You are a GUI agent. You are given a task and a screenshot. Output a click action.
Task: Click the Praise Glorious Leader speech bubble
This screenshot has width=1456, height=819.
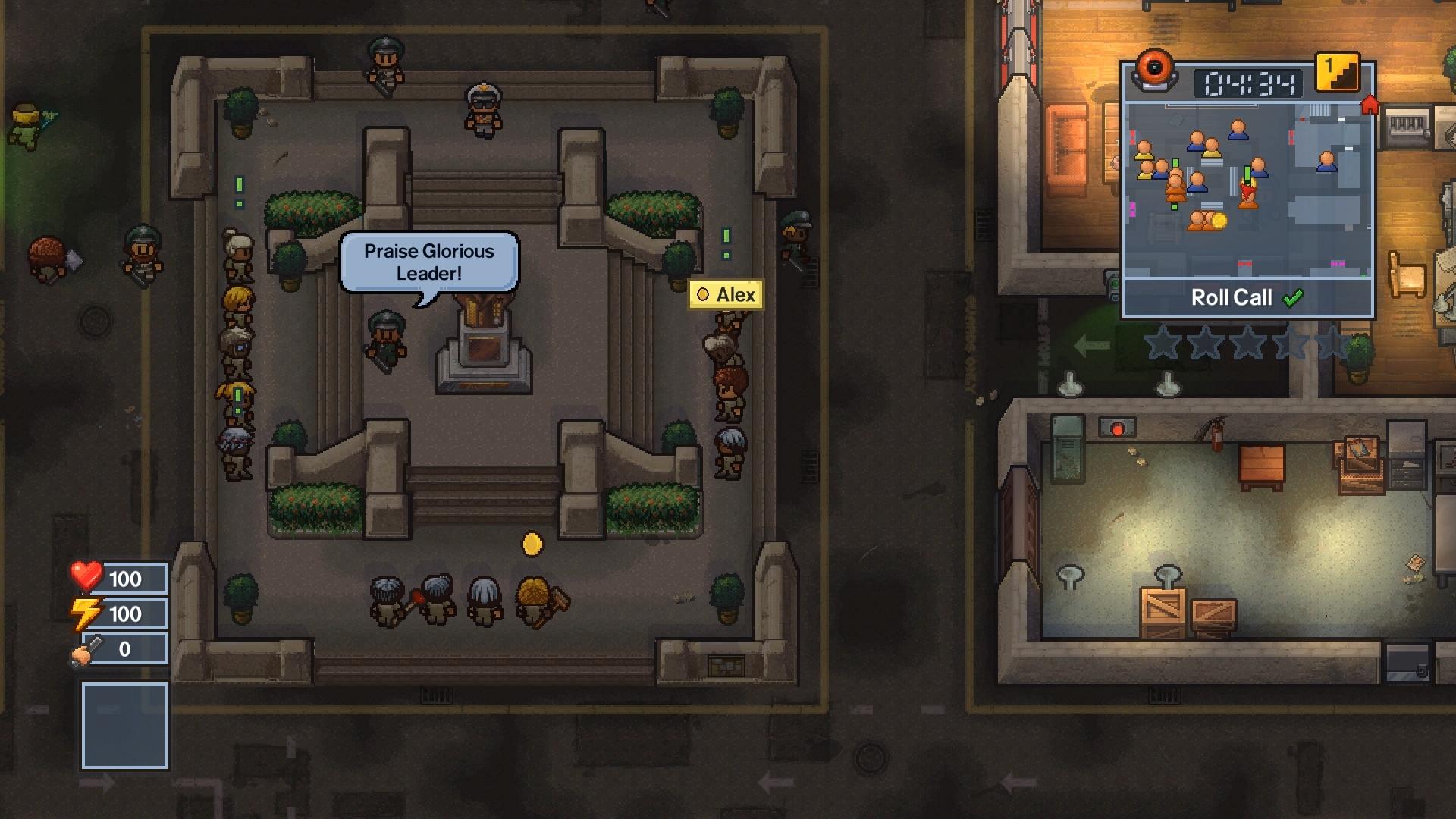428,262
